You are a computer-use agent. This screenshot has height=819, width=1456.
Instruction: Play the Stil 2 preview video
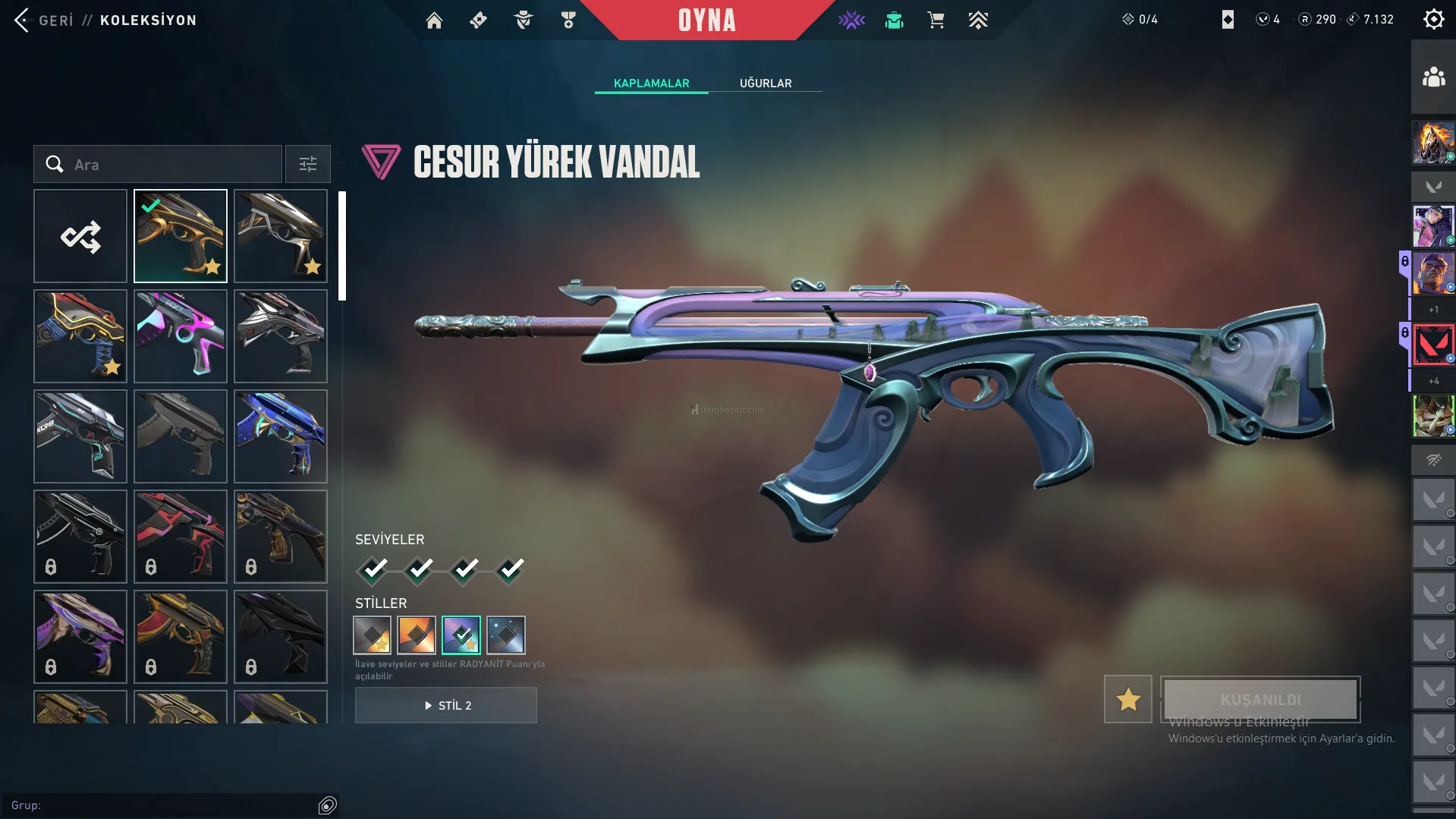(x=446, y=706)
